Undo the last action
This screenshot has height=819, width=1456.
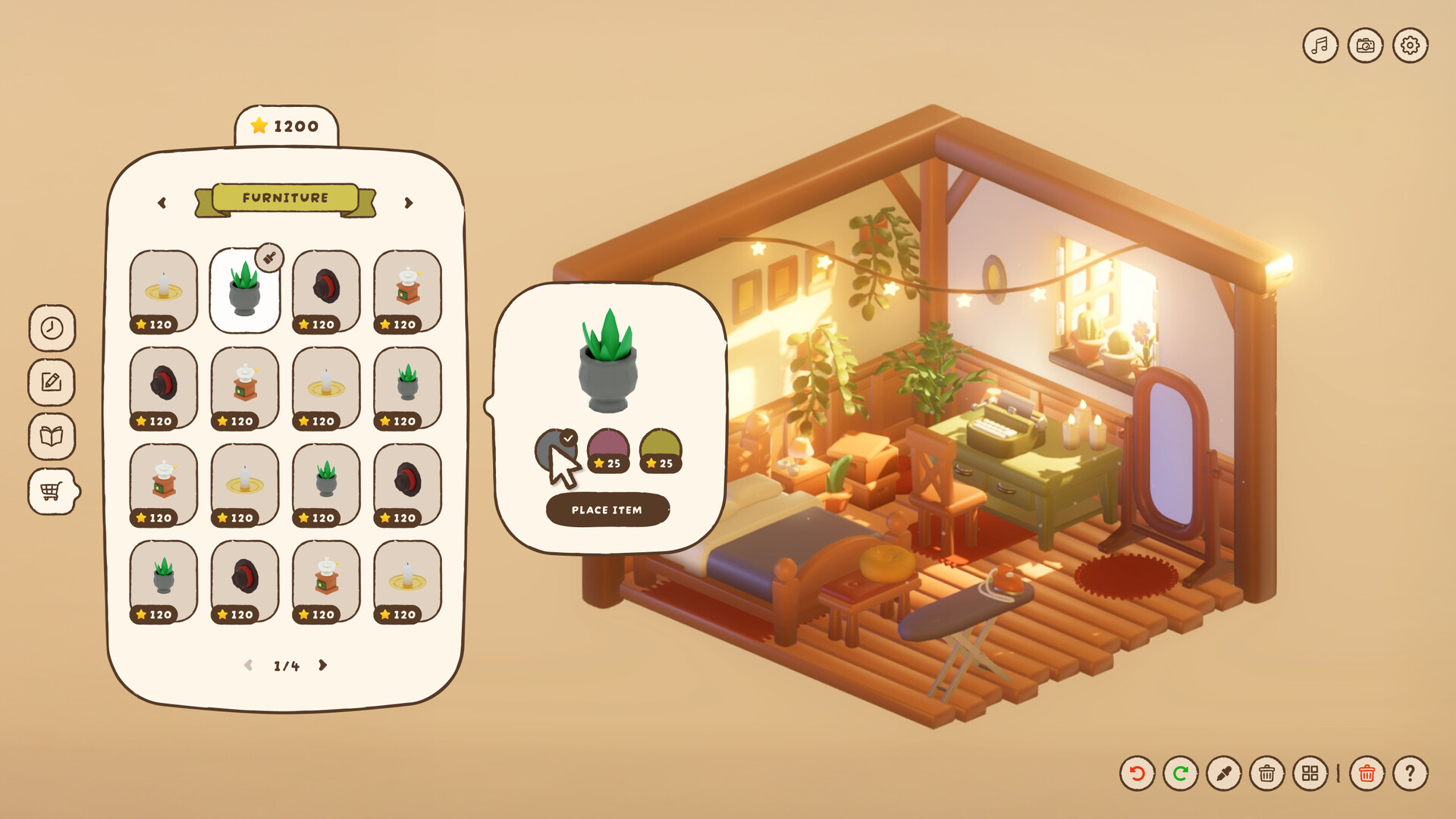pyautogui.click(x=1137, y=773)
